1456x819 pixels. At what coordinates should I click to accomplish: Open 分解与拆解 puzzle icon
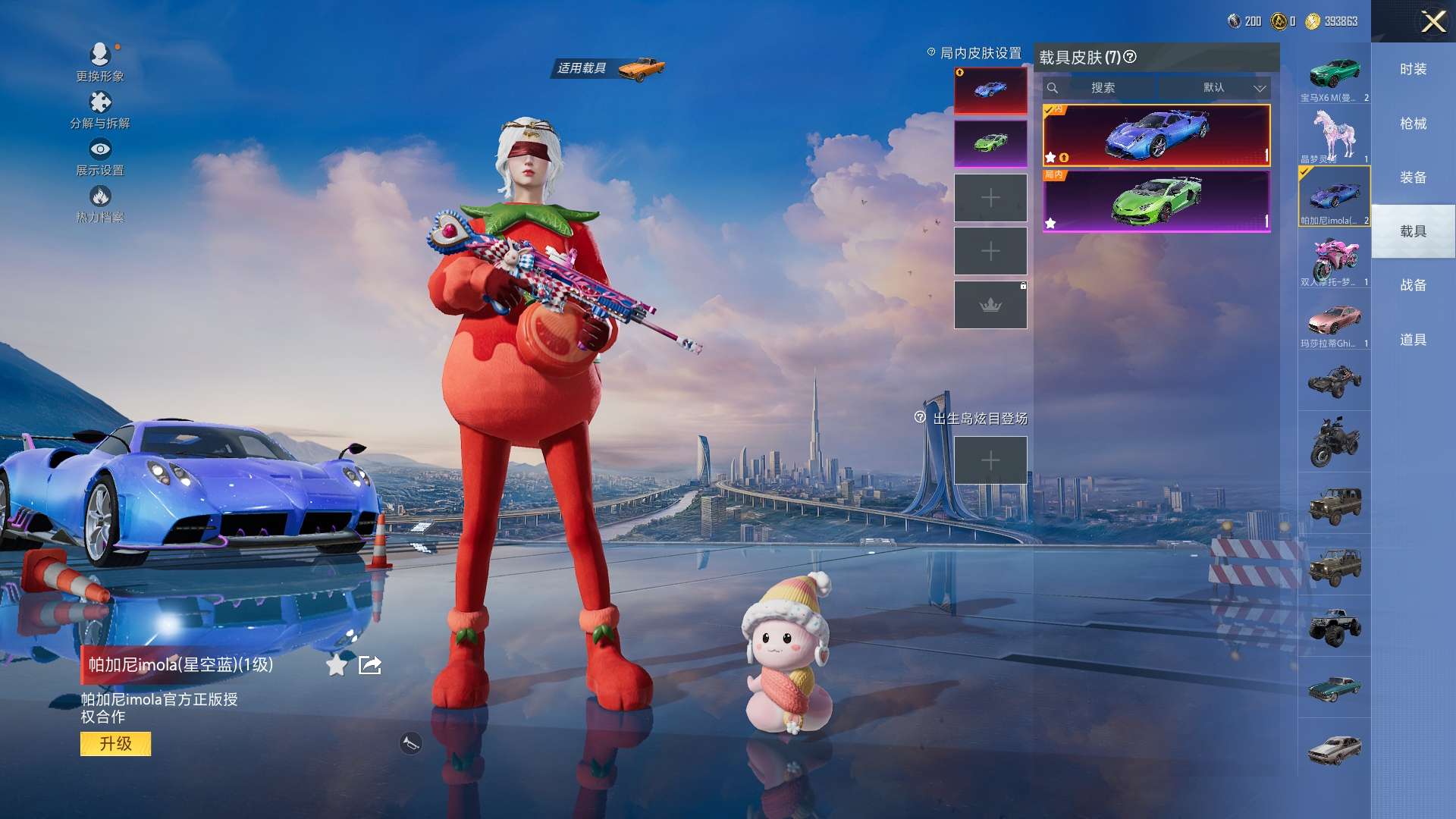pos(100,109)
